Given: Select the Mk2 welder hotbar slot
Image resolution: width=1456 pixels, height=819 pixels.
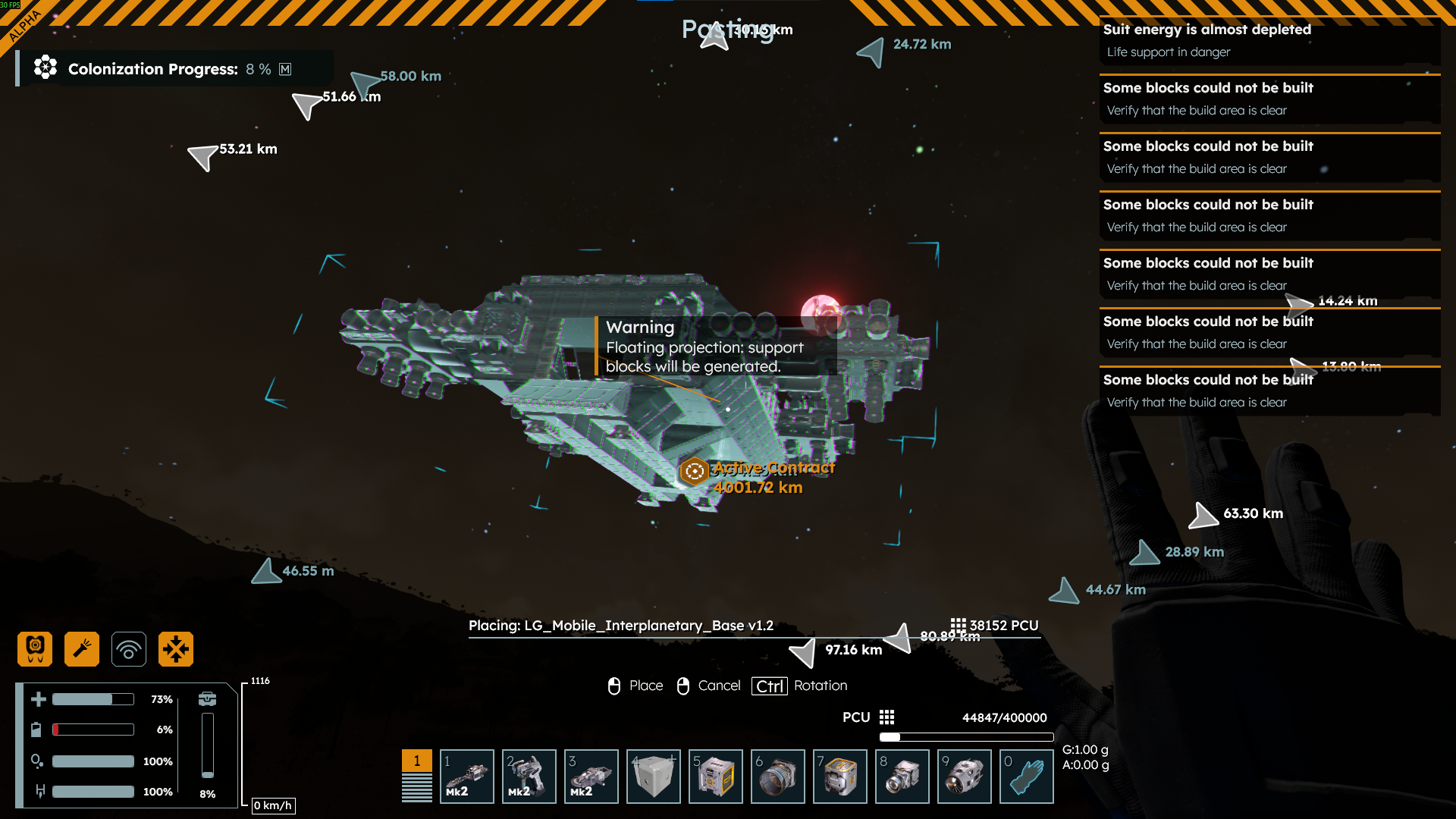Looking at the screenshot, I should [x=529, y=776].
